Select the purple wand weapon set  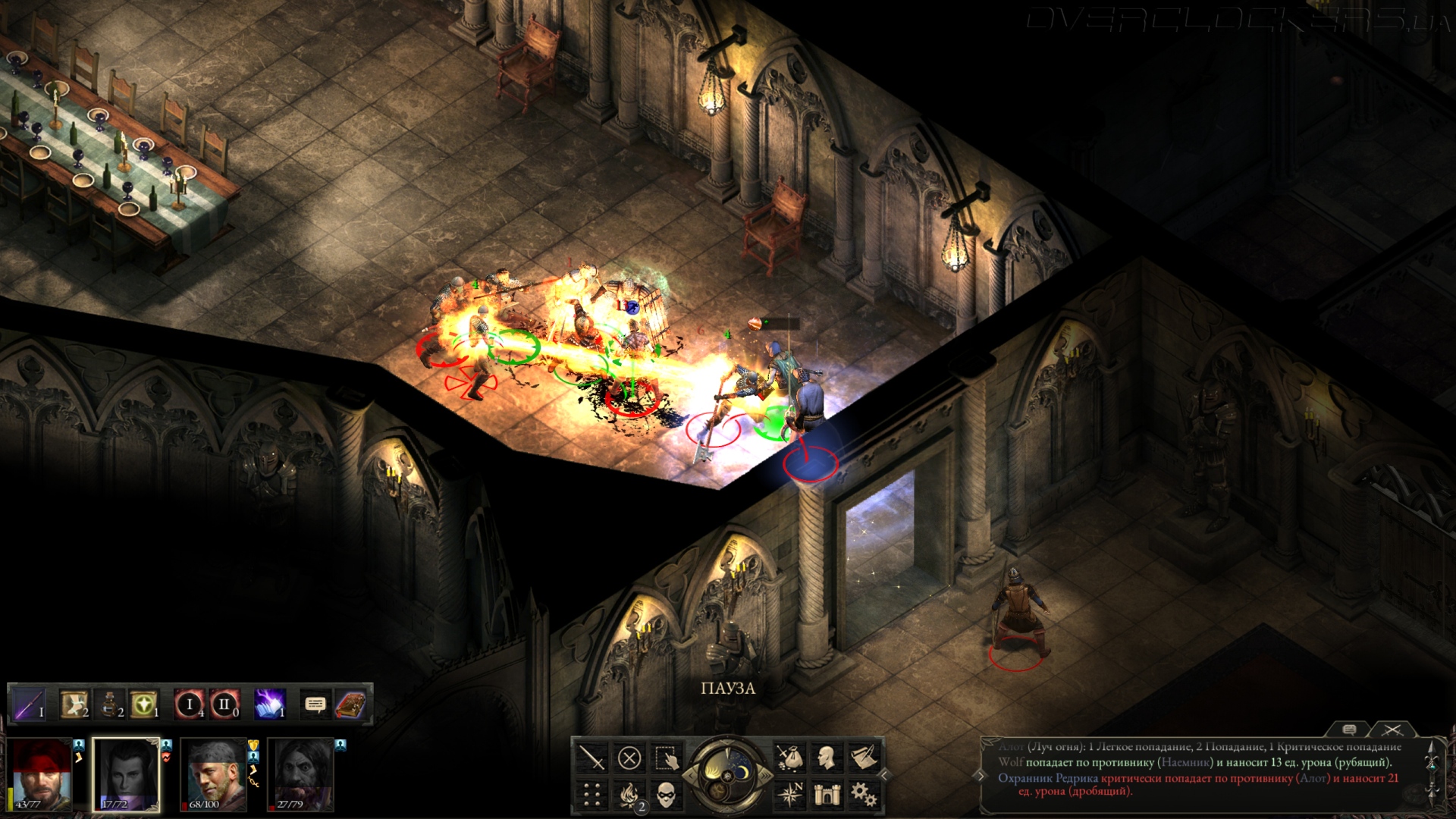[30, 705]
